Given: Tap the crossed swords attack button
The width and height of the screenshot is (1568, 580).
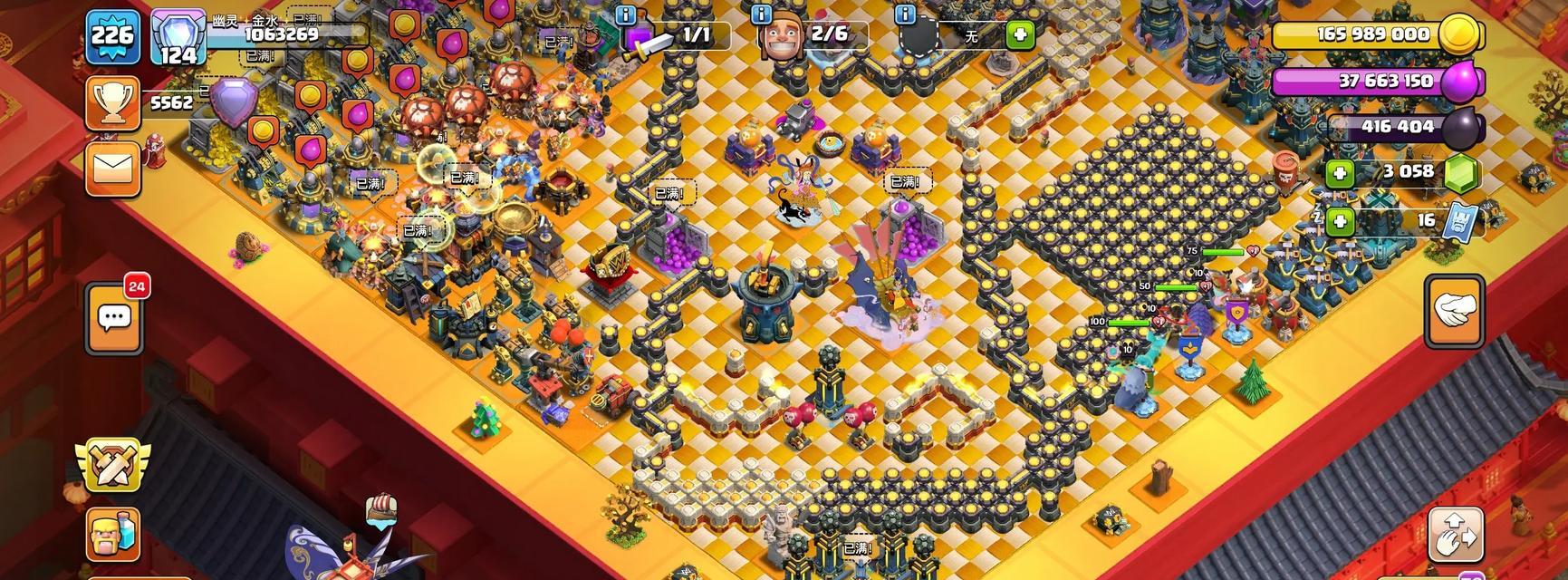Looking at the screenshot, I should click(112, 464).
